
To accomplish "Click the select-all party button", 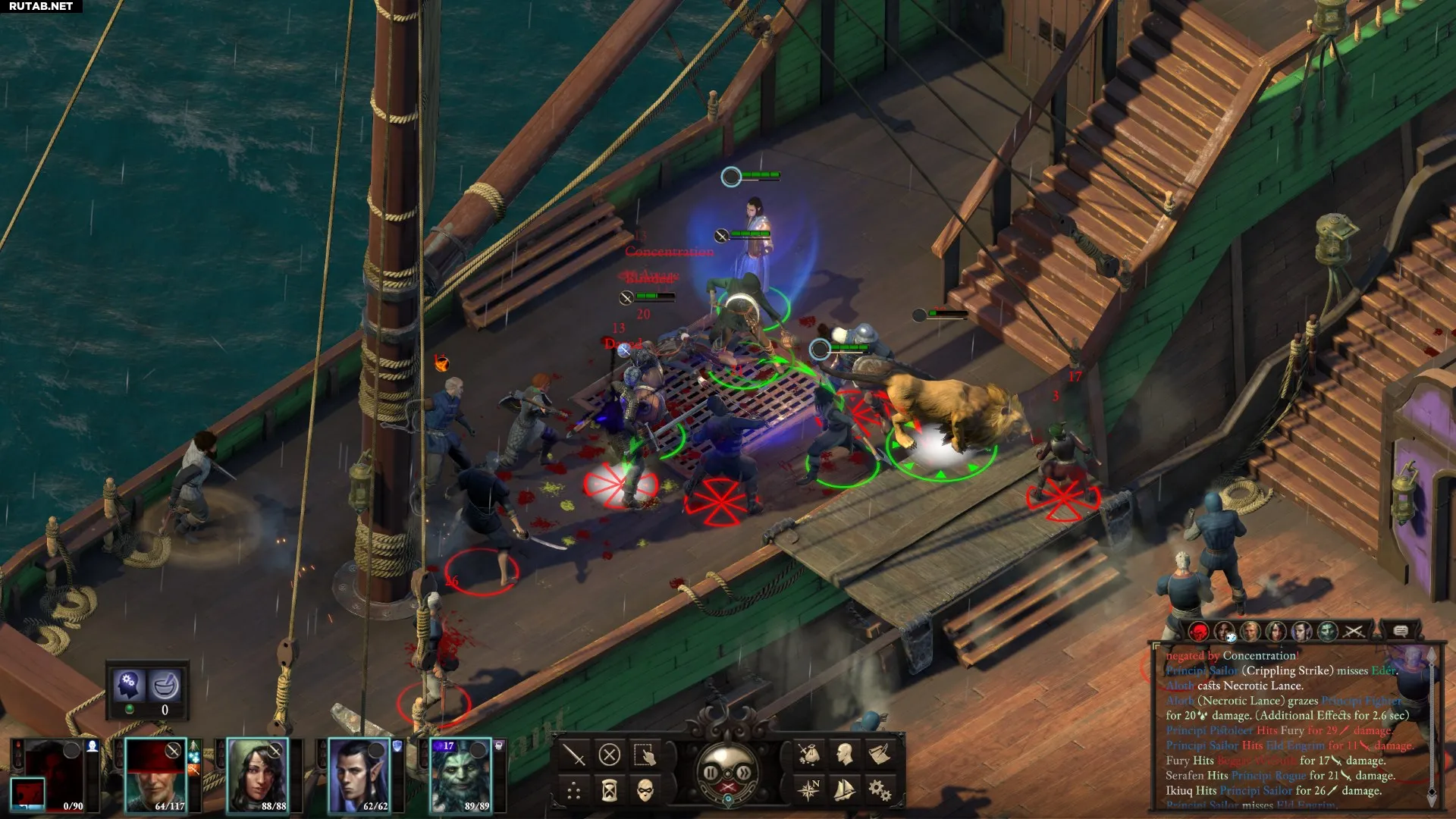I will pyautogui.click(x=645, y=755).
